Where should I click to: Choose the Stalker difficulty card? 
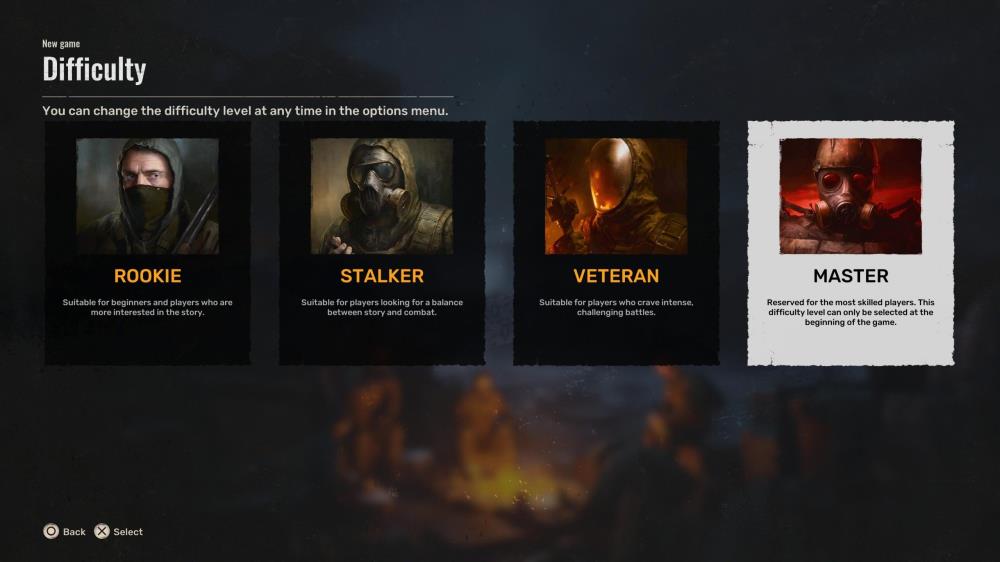(x=382, y=243)
